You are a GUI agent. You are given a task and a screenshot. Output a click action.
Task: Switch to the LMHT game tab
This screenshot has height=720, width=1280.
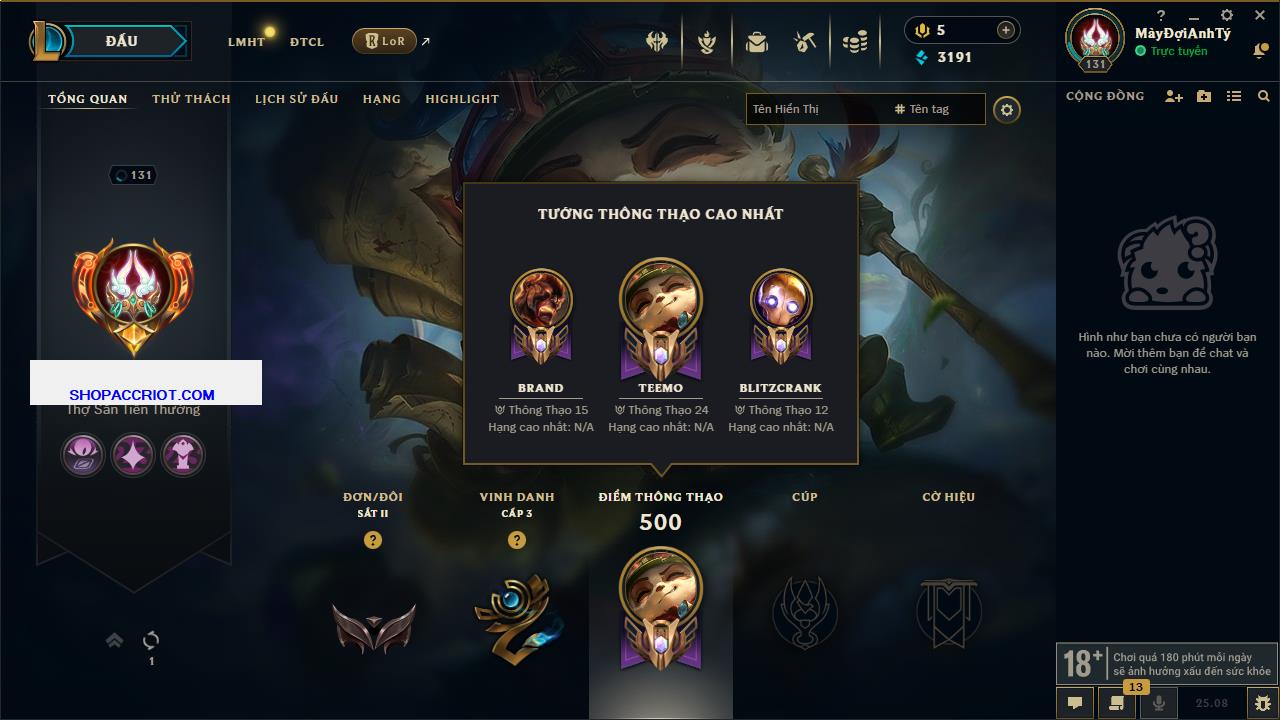[246, 42]
